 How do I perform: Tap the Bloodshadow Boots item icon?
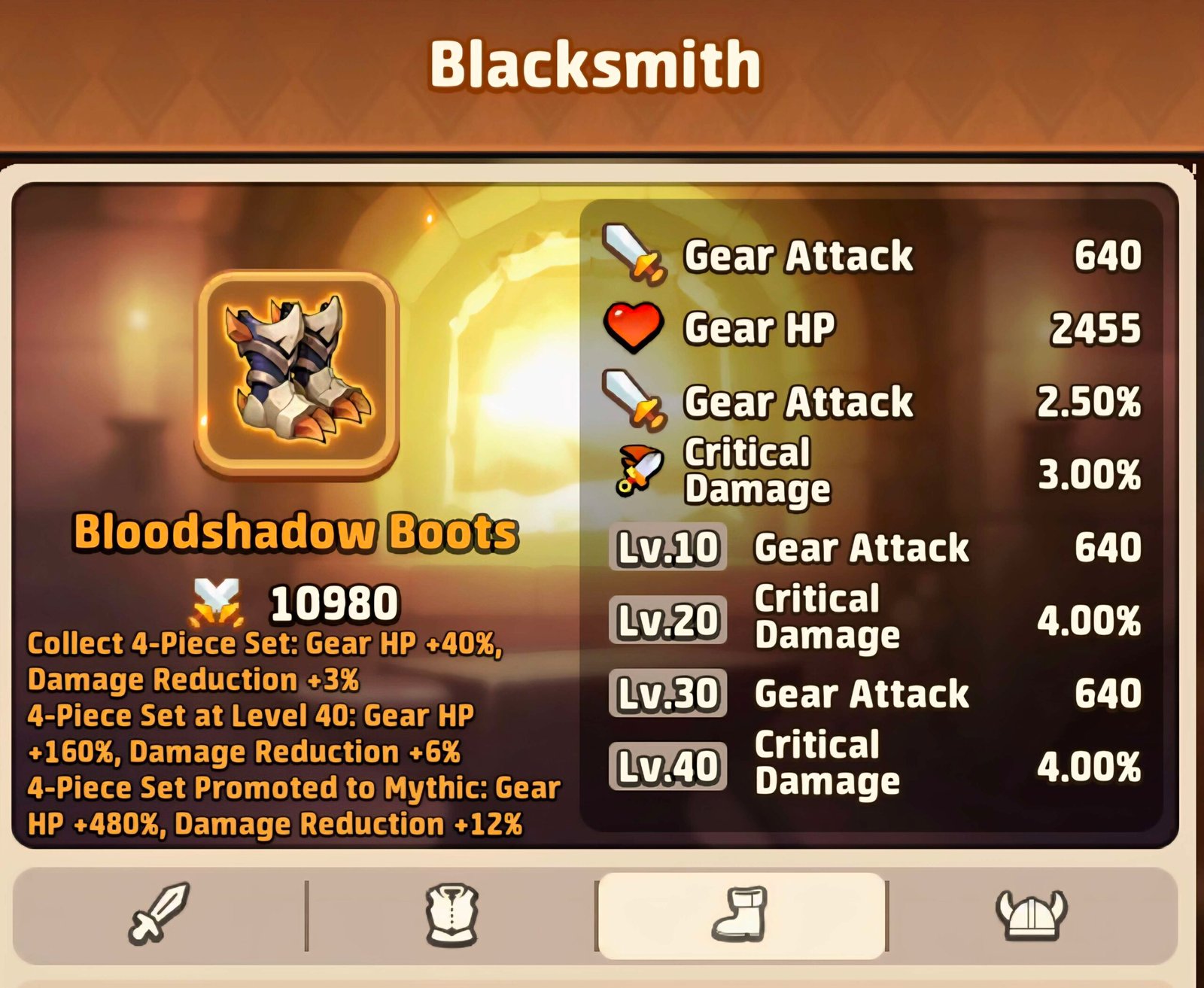[298, 374]
